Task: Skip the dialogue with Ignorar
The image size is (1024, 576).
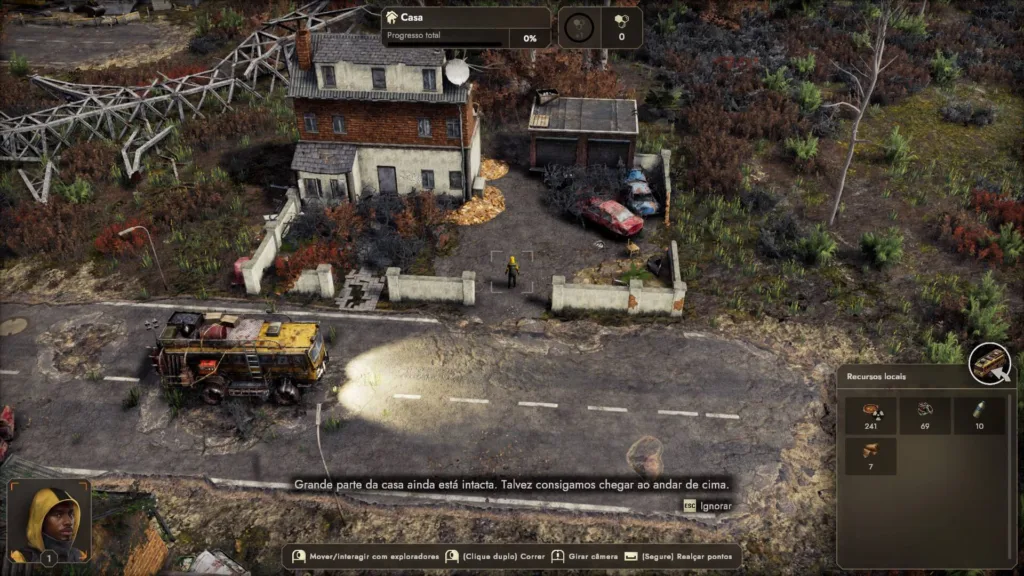Action: pos(708,506)
